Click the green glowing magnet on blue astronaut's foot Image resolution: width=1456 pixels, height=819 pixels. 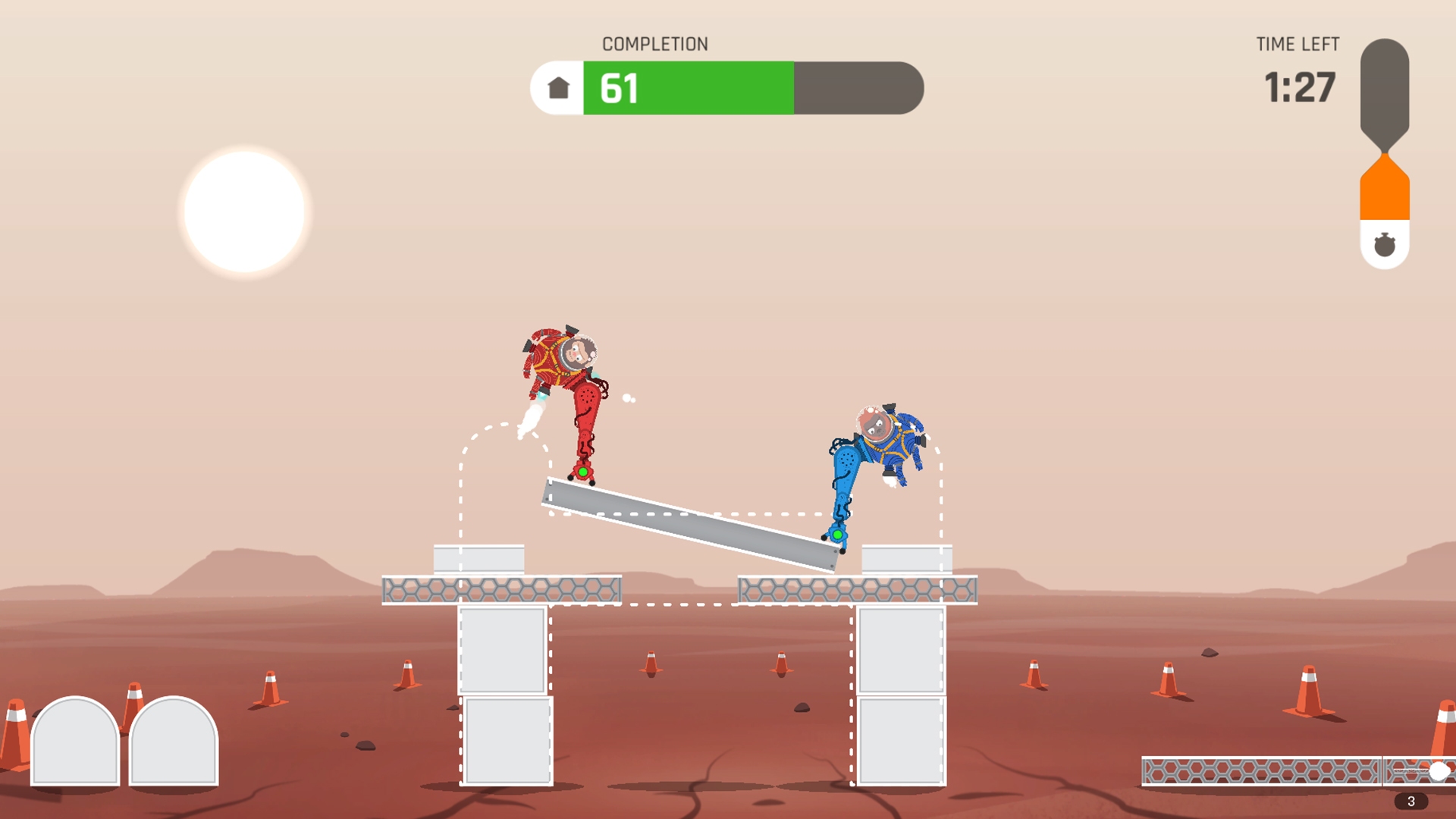pyautogui.click(x=838, y=535)
